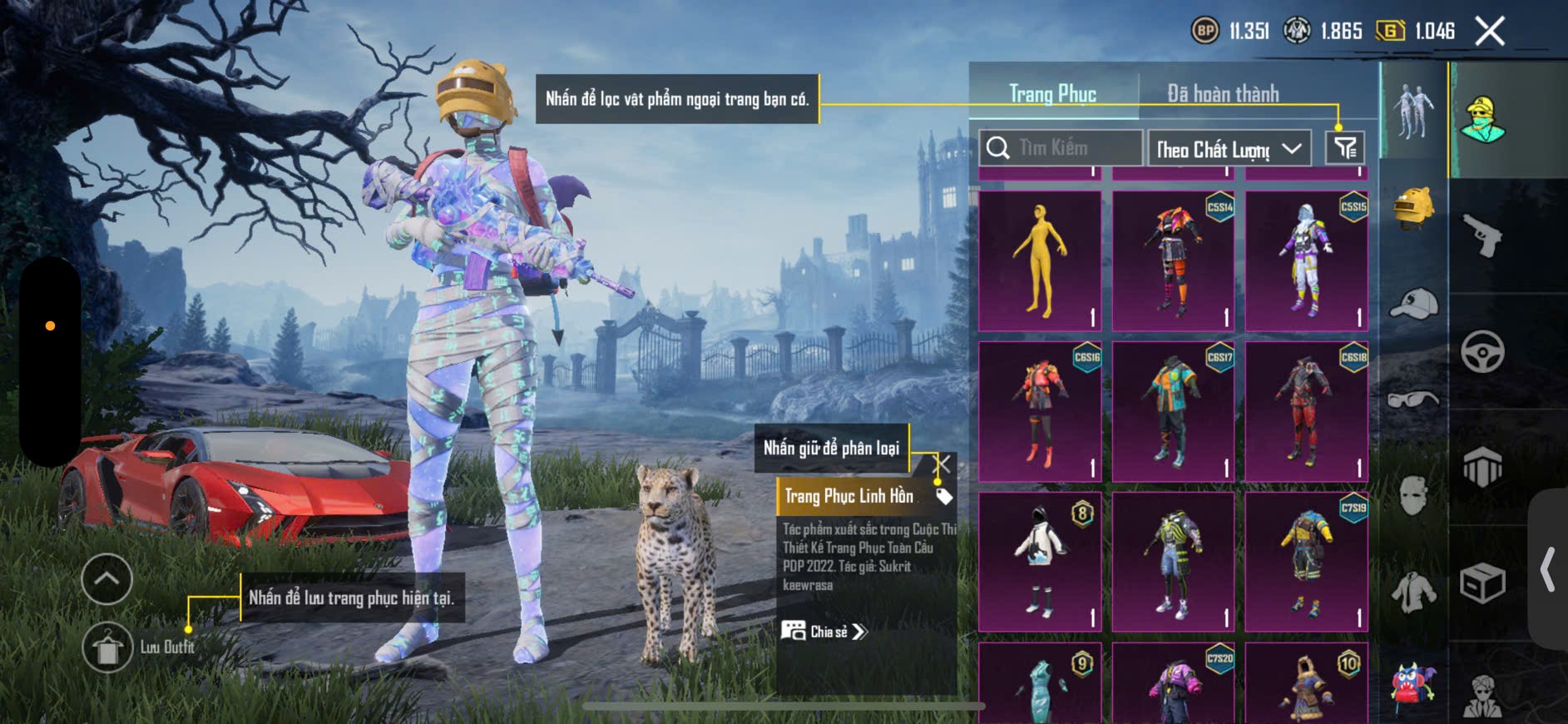Image resolution: width=1568 pixels, height=724 pixels.
Task: Pick the C6S17 teal and orange outfit
Action: click(1173, 411)
